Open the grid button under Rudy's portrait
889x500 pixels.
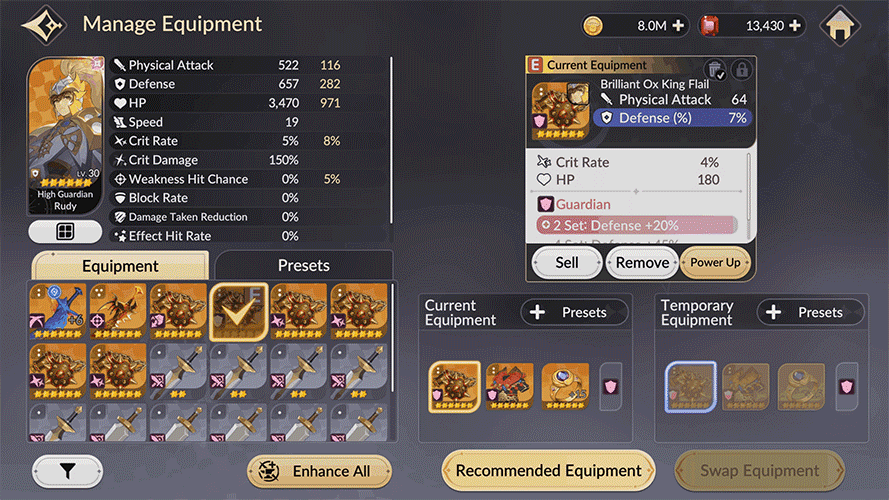click(65, 232)
